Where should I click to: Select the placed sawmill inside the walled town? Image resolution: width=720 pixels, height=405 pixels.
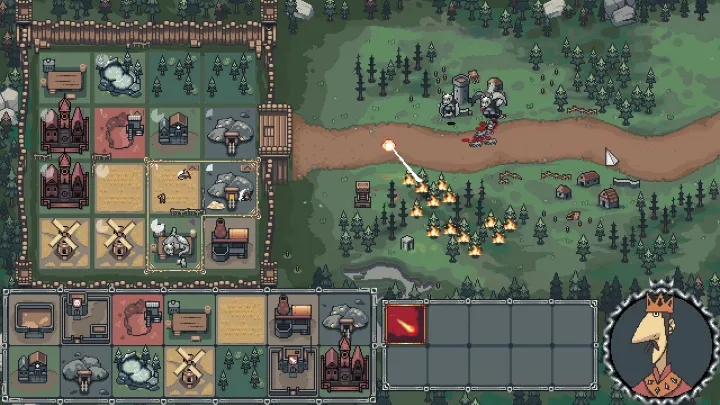64,77
